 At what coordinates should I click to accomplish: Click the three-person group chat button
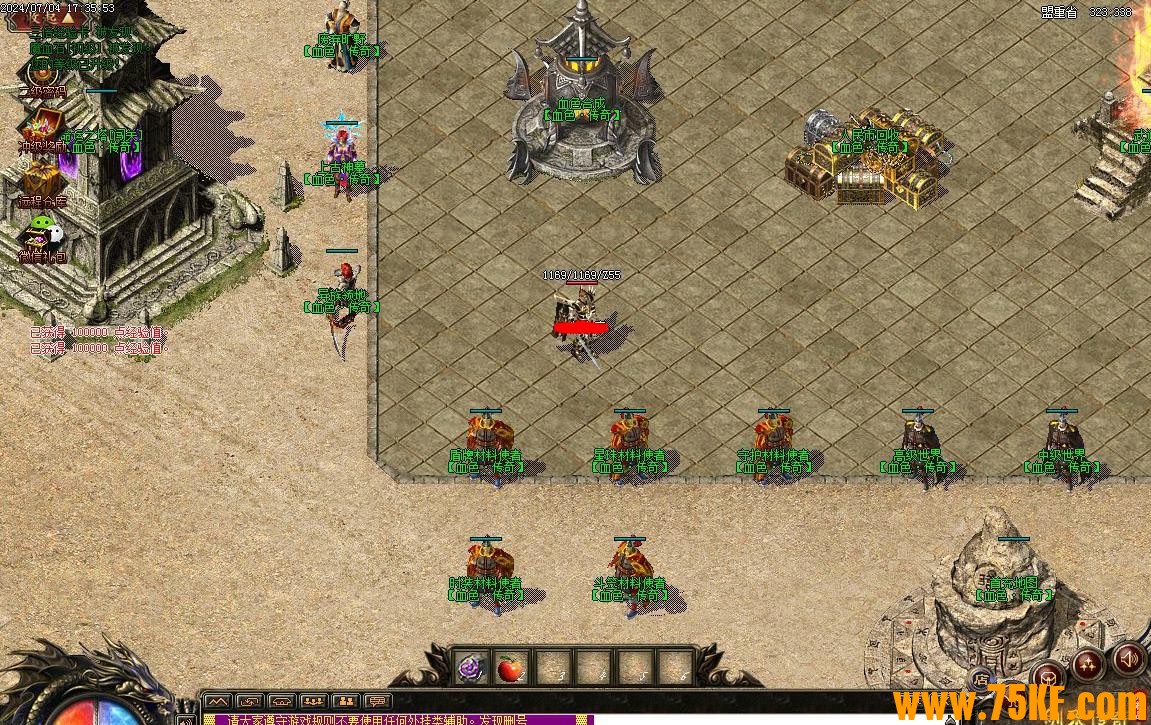pos(313,701)
